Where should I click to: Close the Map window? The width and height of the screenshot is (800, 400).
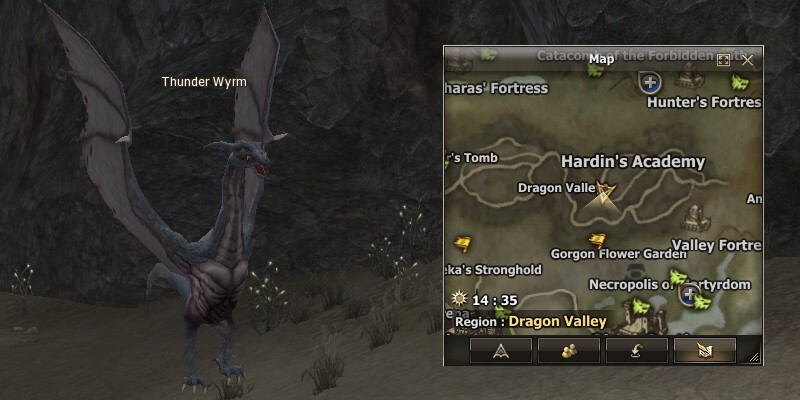click(x=748, y=60)
